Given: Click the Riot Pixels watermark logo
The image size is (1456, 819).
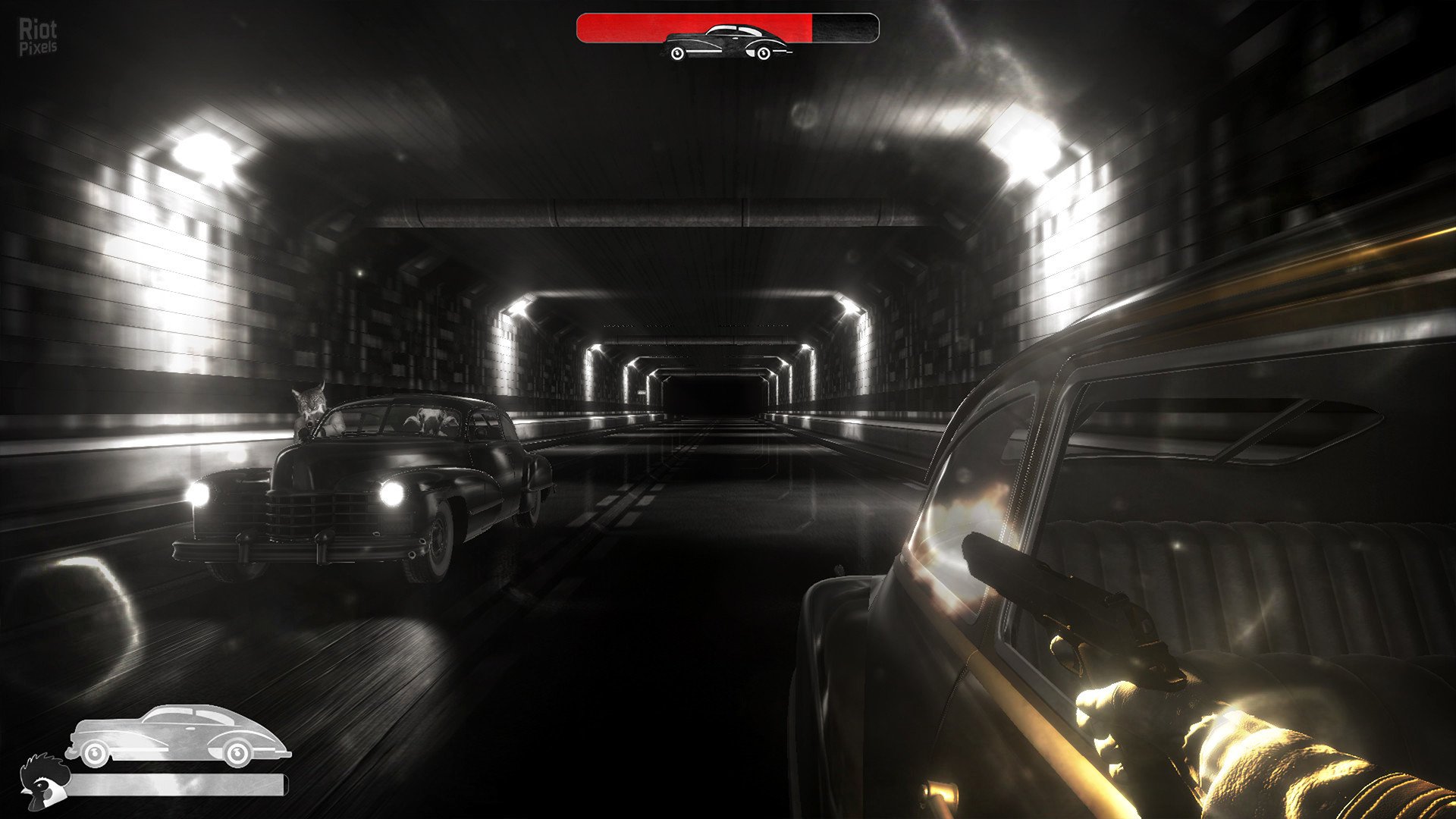Looking at the screenshot, I should 37,37.
